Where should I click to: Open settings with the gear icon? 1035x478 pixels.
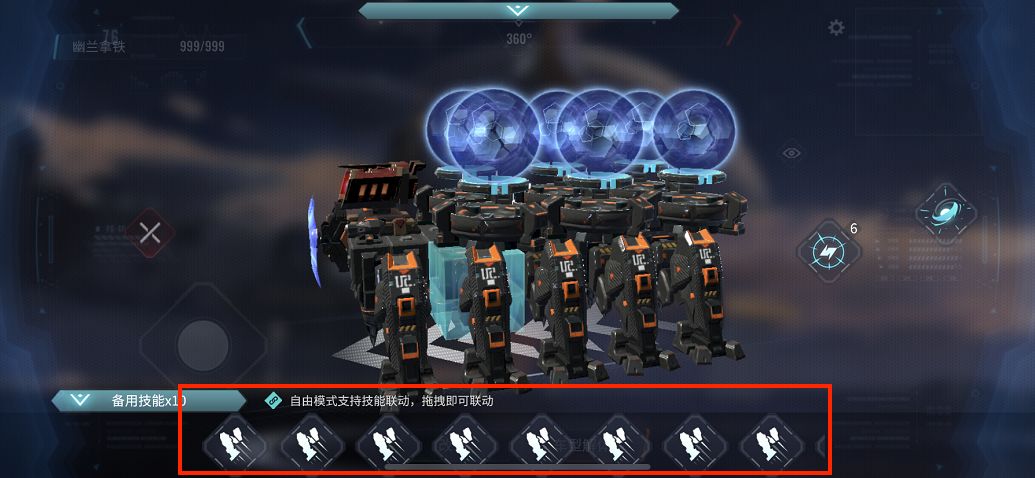click(836, 28)
